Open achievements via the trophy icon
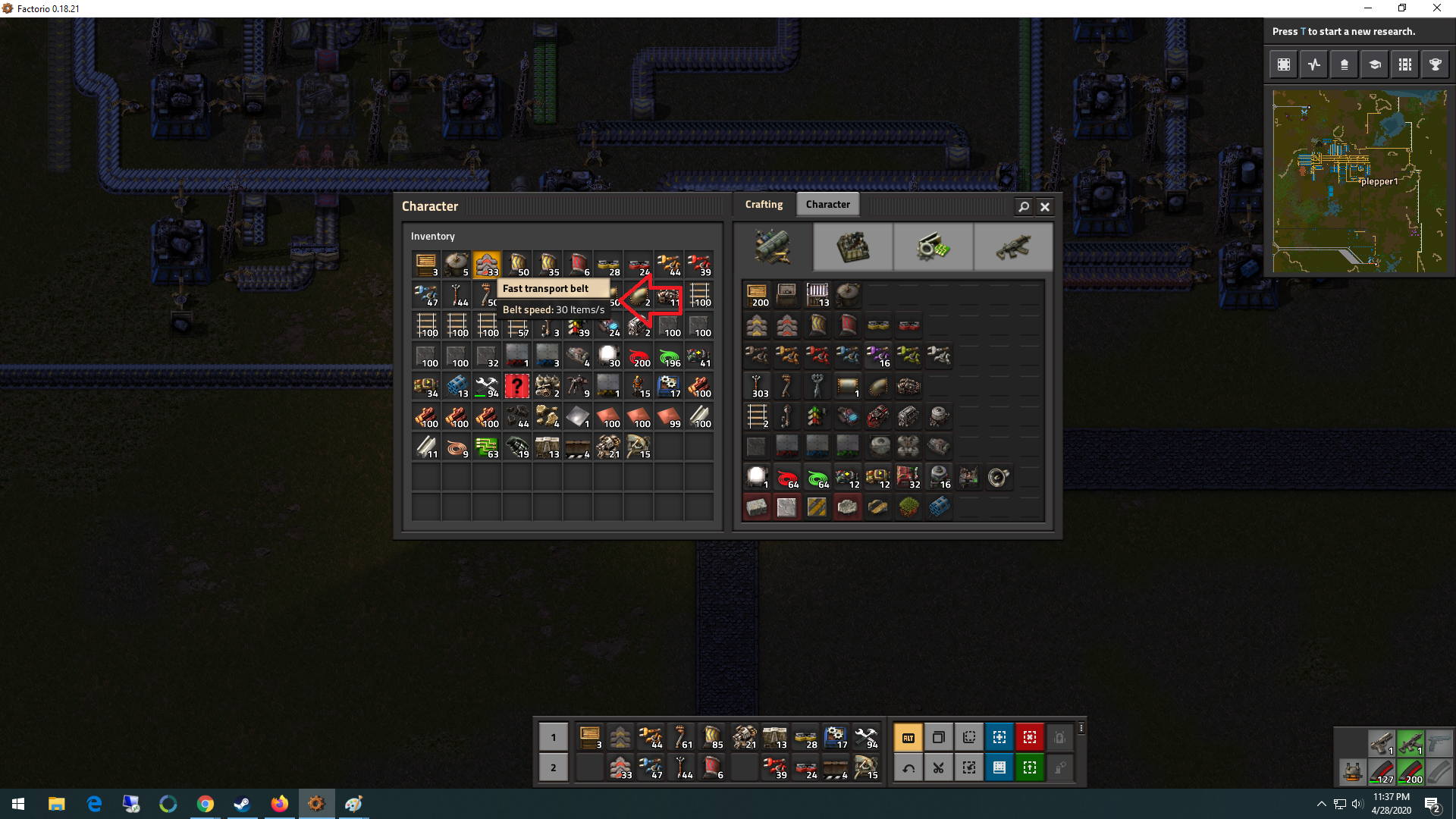 [x=1436, y=64]
